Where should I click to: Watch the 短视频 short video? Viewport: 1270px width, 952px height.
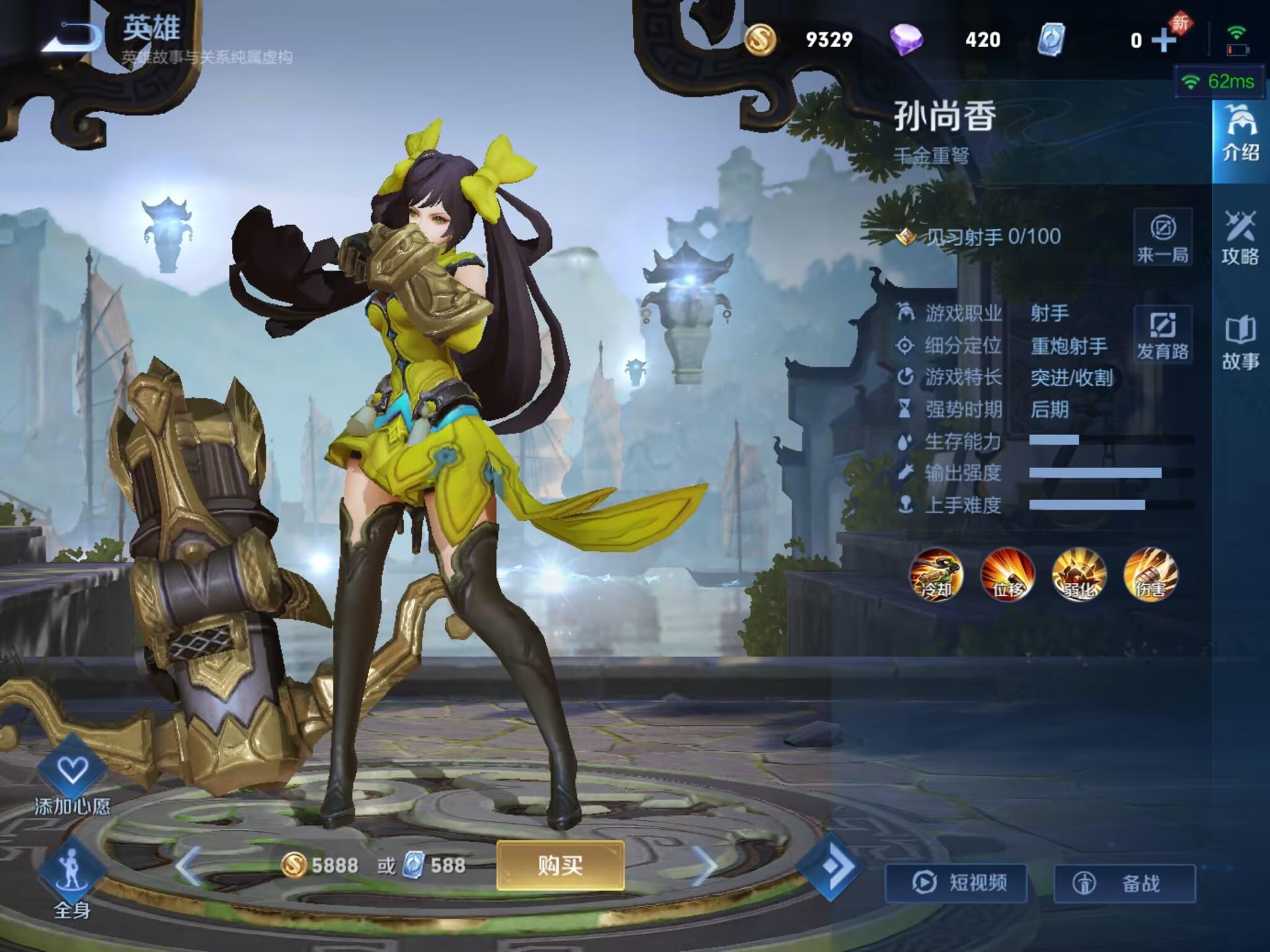[x=956, y=883]
